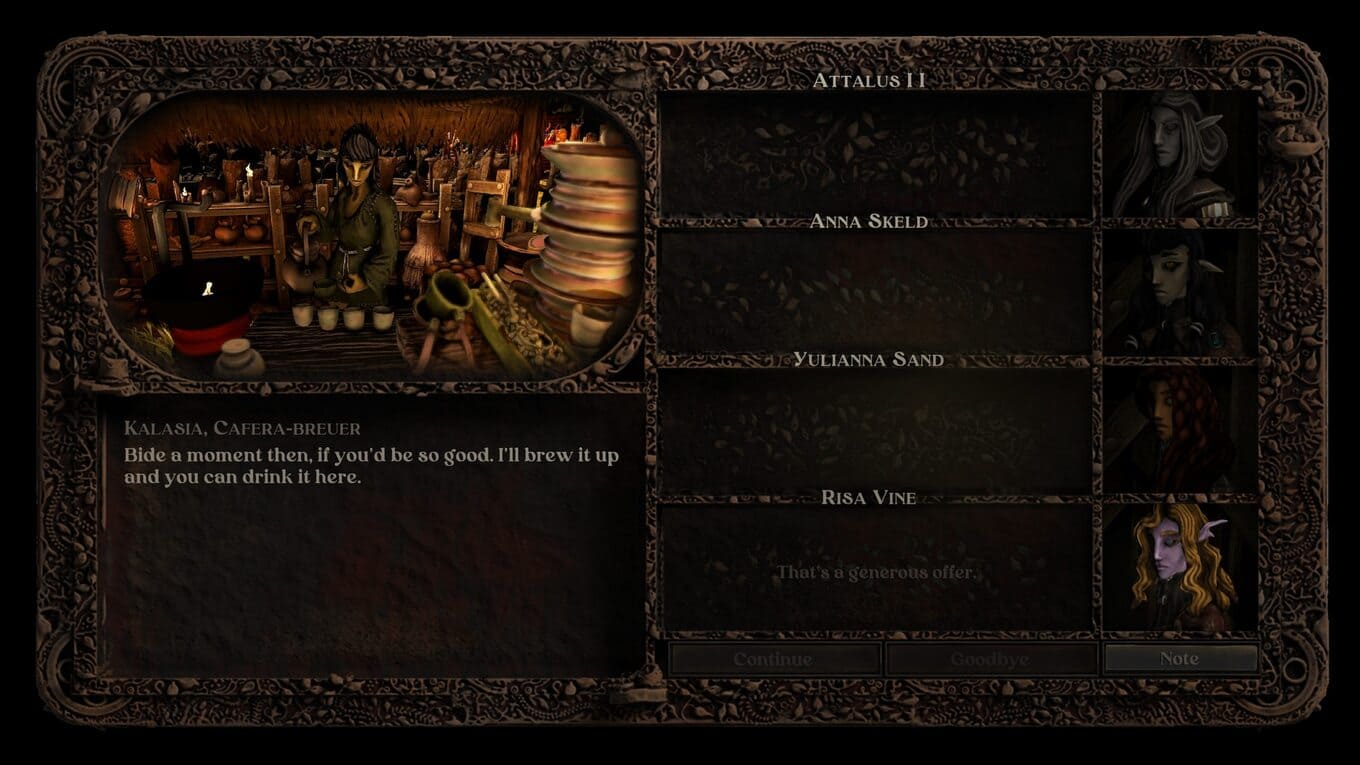Screen dimensions: 1360x765
Task: Click the Continue button
Action: 773,659
